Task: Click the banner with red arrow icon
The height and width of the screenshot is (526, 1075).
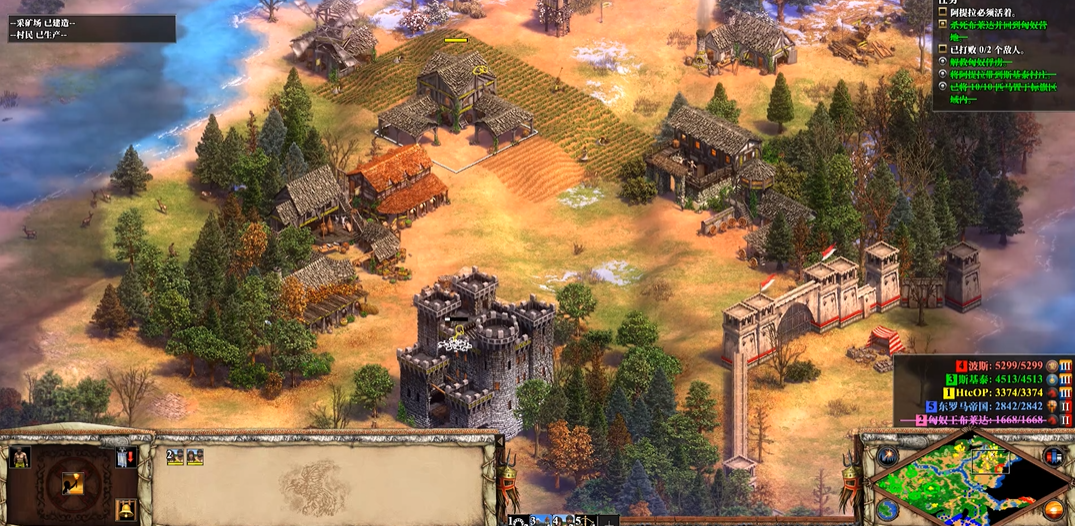Action: click(x=126, y=458)
